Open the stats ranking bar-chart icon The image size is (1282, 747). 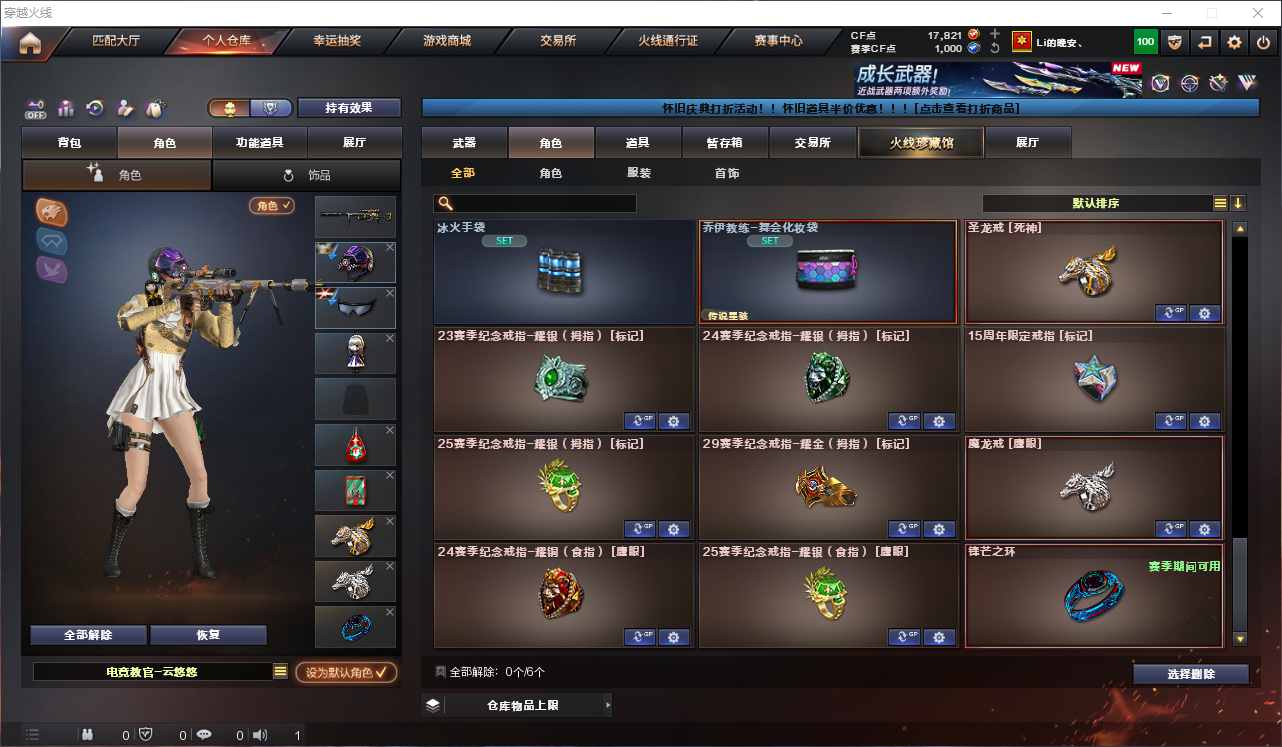pyautogui.click(x=66, y=107)
